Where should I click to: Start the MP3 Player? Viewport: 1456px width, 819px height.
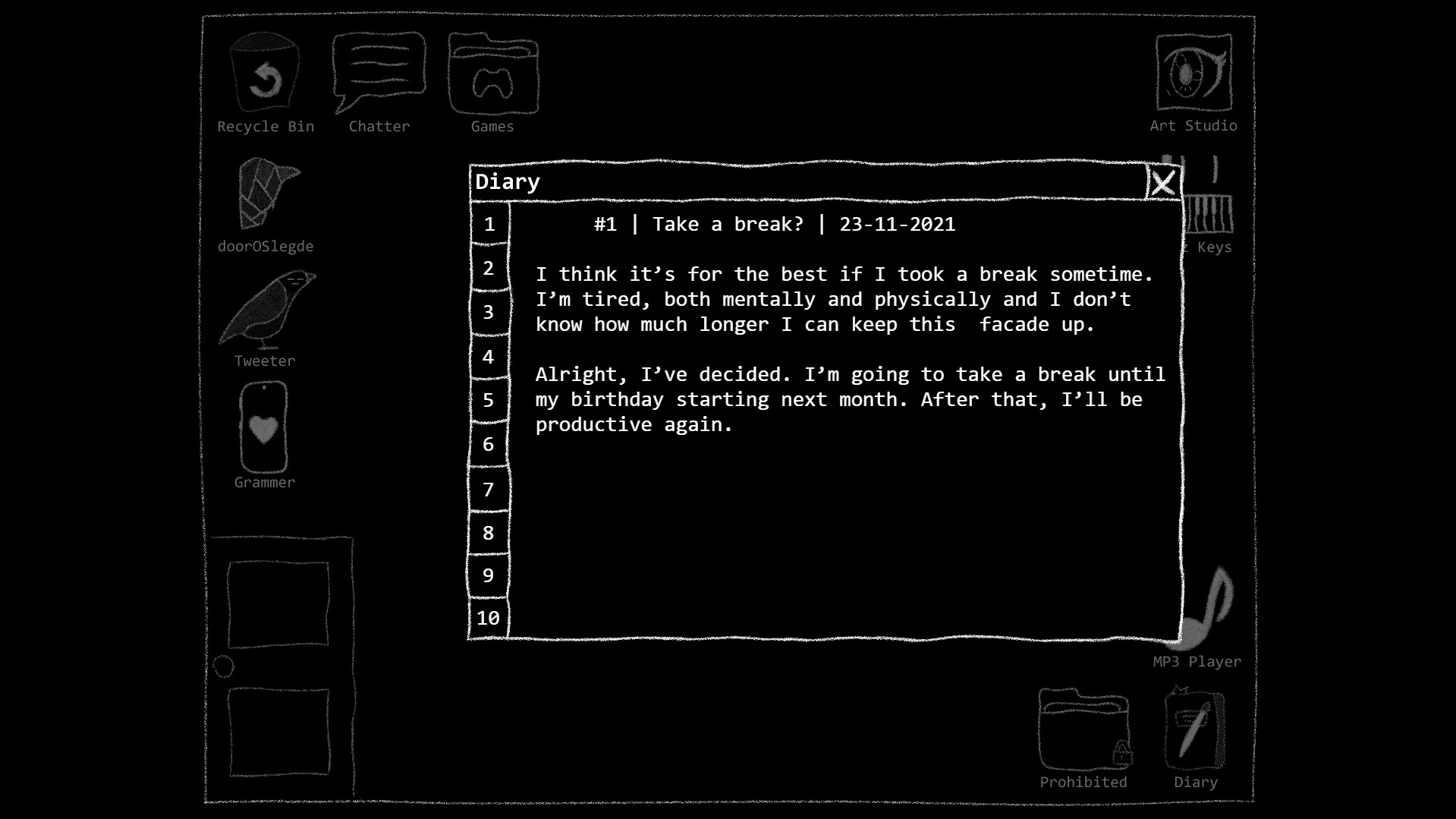pyautogui.click(x=1206, y=607)
